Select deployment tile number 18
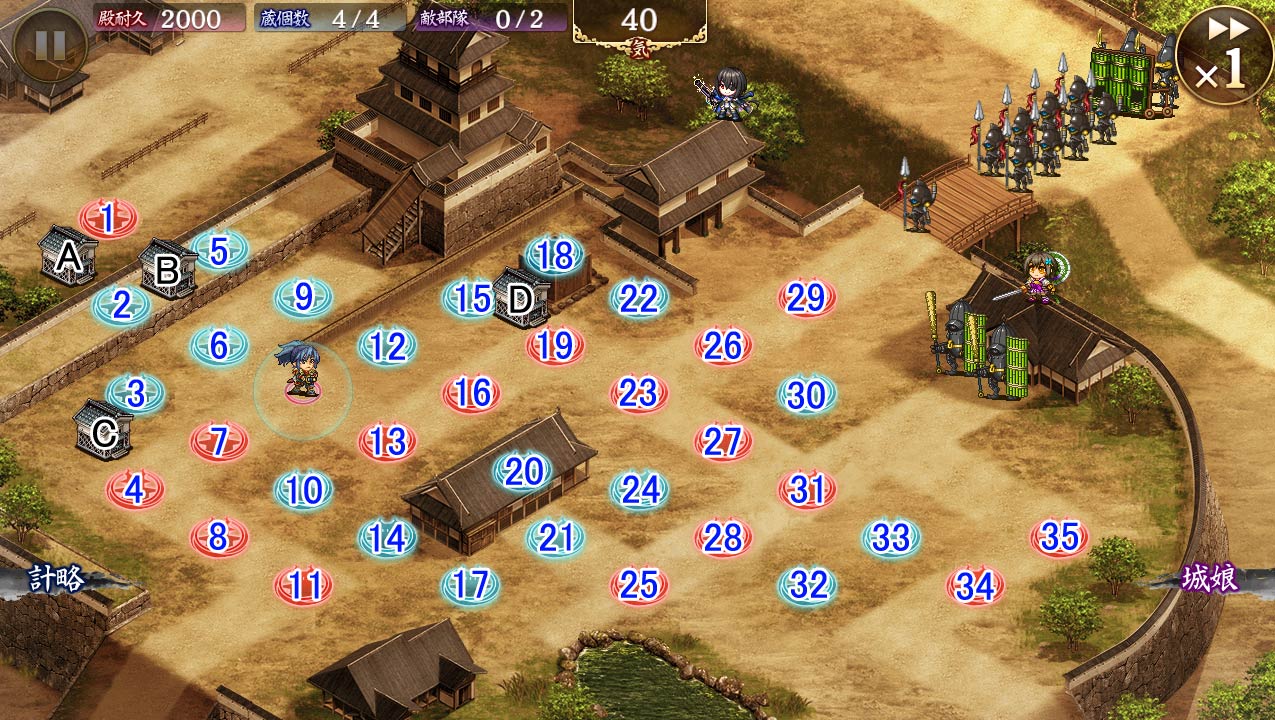Image resolution: width=1275 pixels, height=720 pixels. pyautogui.click(x=554, y=256)
